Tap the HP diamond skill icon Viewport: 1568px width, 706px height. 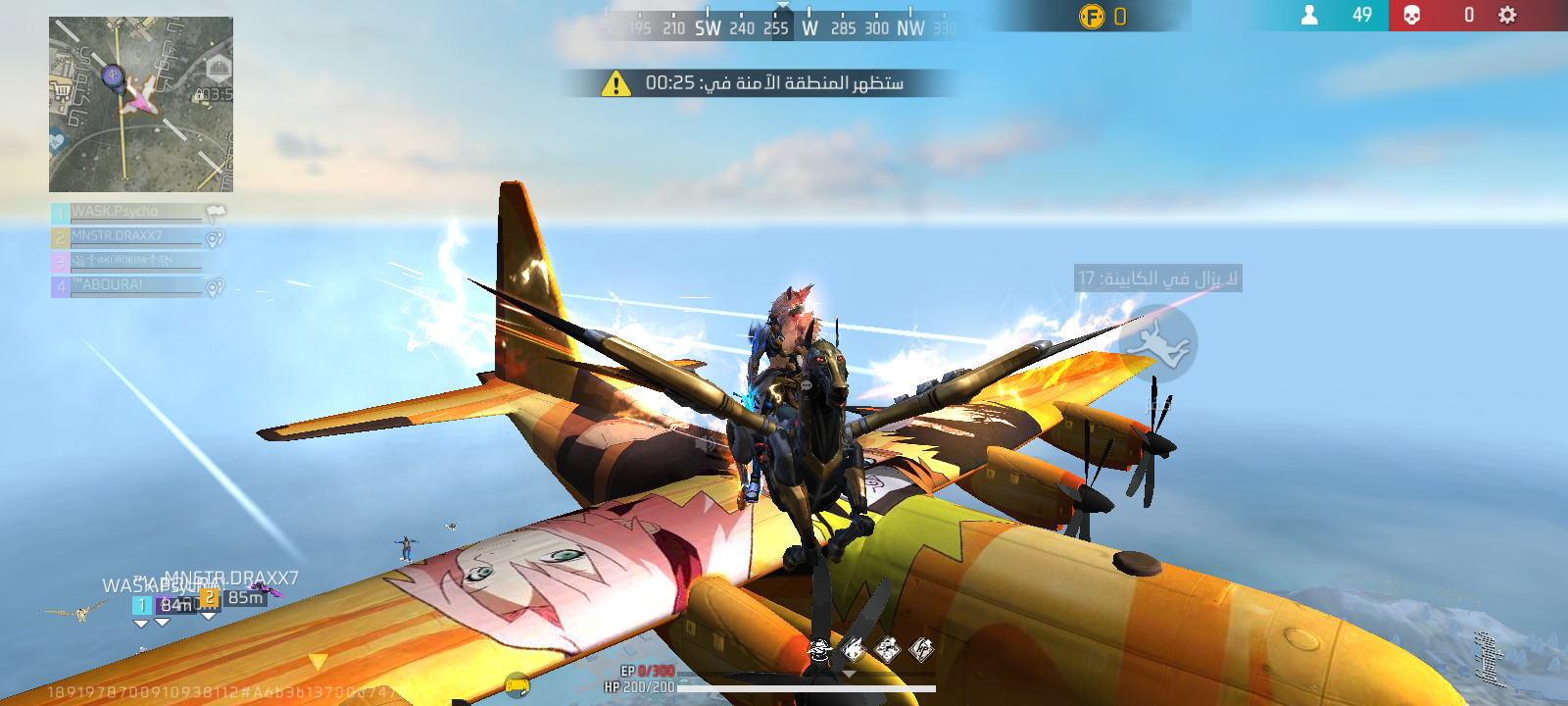tap(921, 648)
